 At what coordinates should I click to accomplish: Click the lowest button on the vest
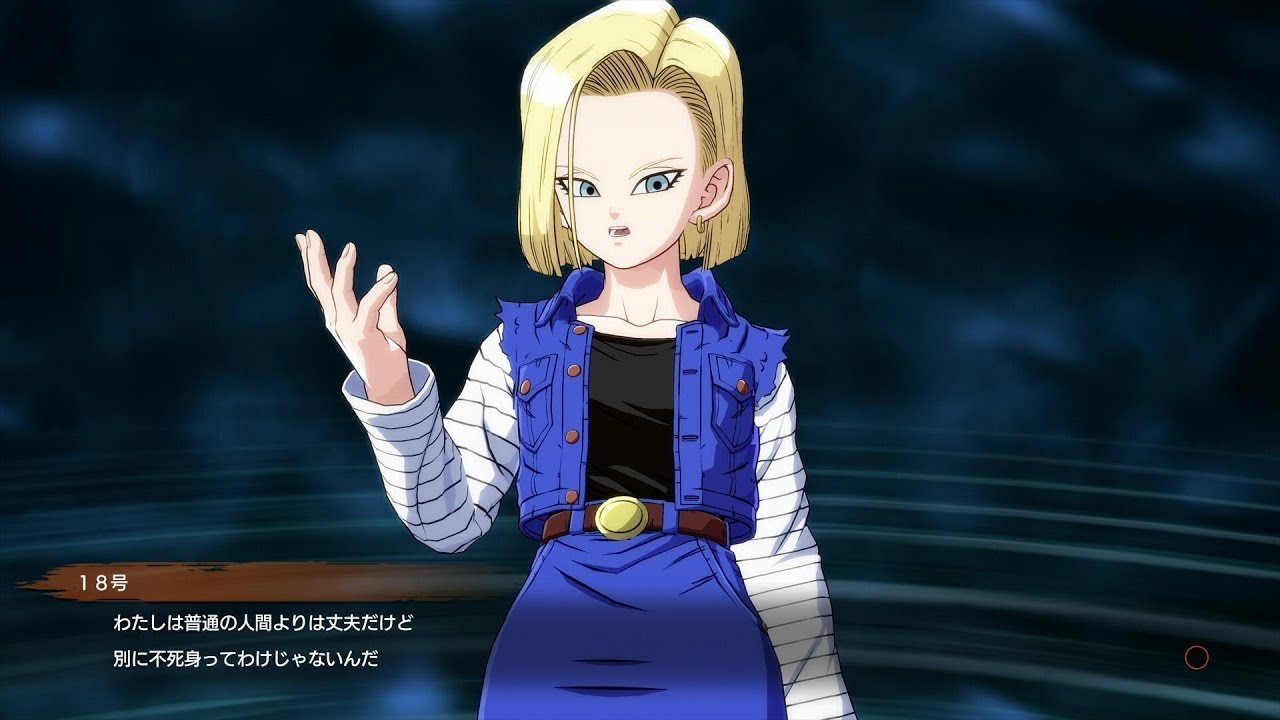pos(570,497)
